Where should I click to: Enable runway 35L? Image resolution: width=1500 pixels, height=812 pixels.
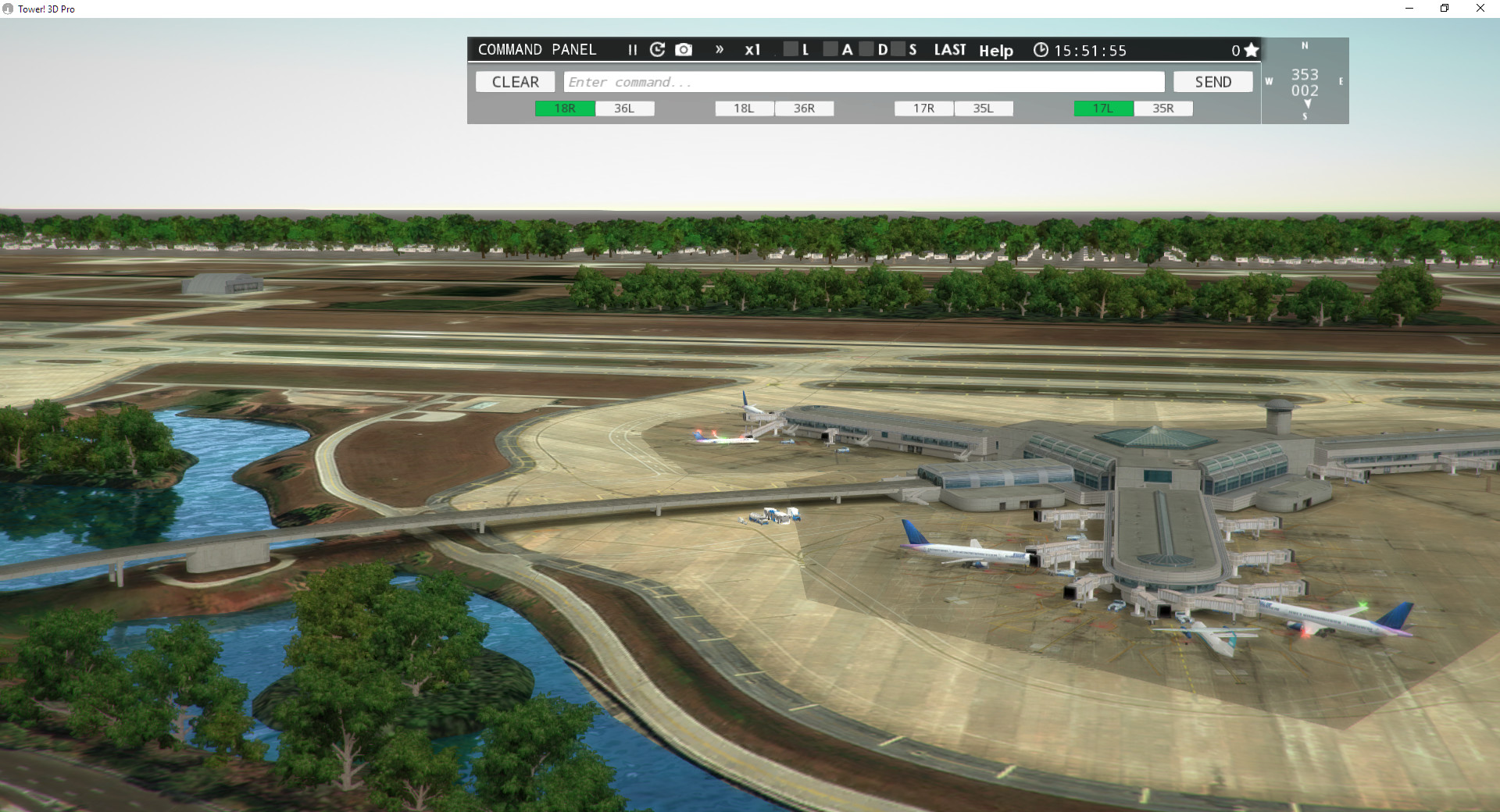(984, 109)
